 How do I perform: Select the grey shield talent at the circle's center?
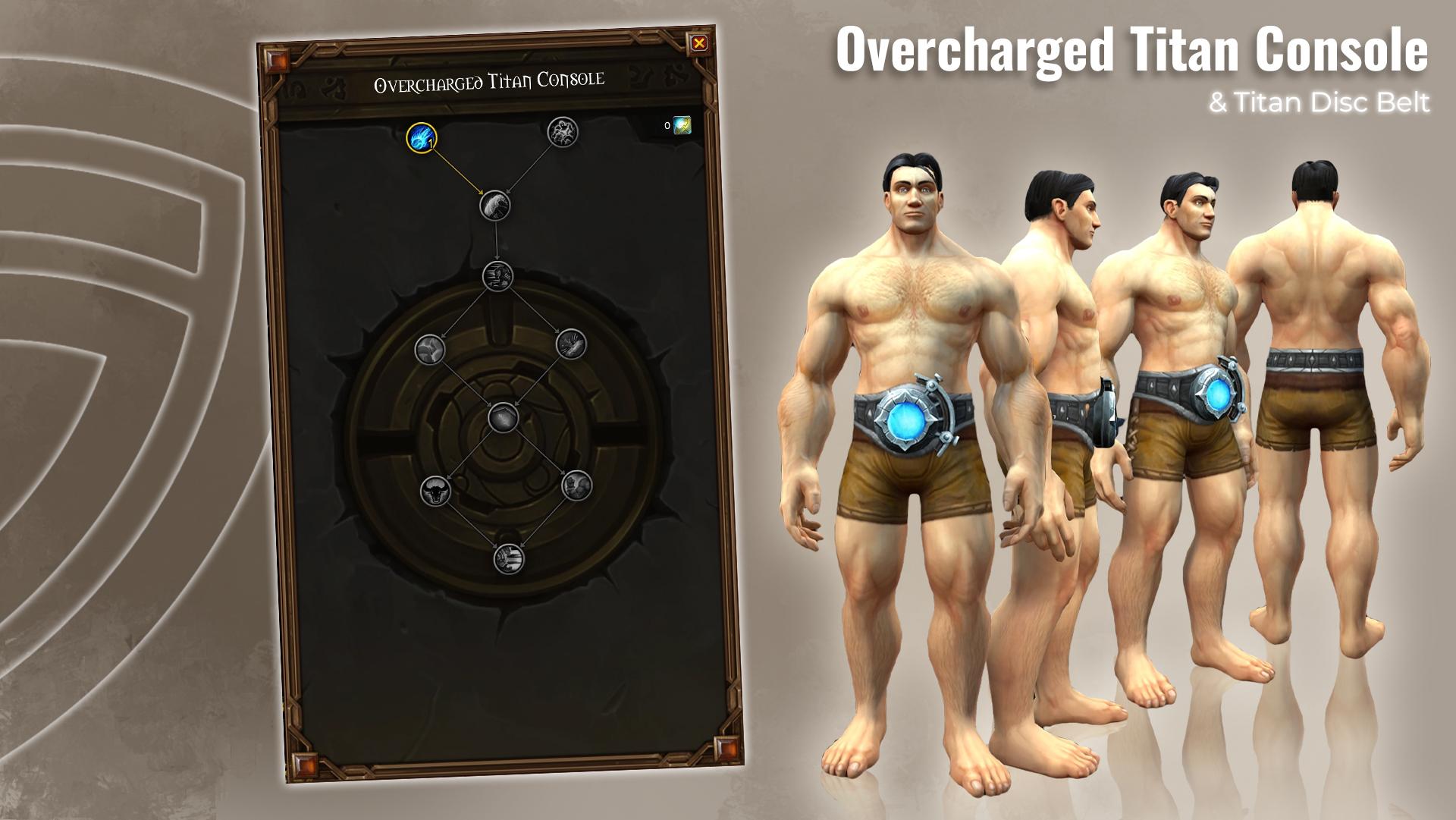(503, 418)
